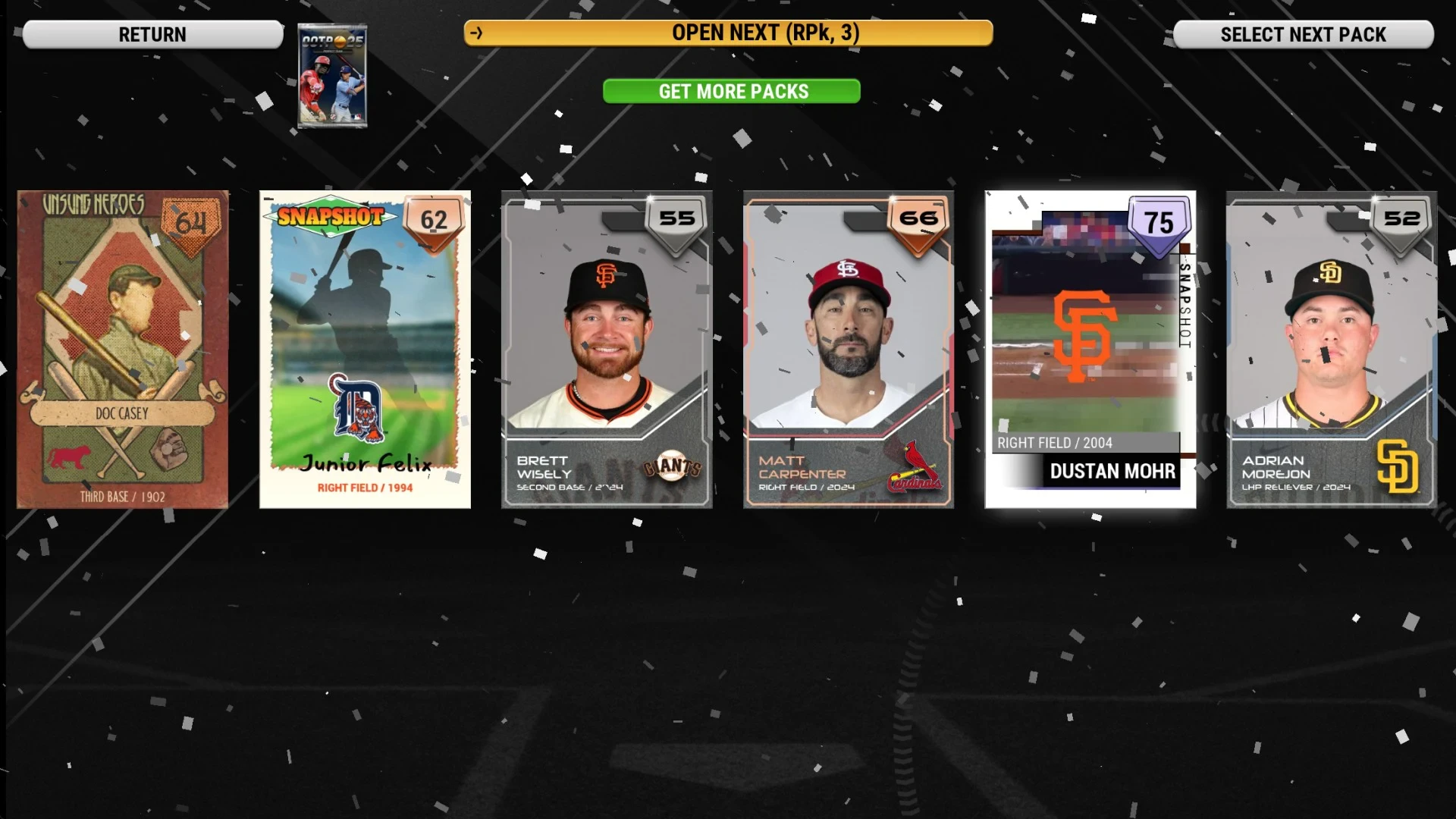Viewport: 1456px width, 819px height.
Task: Choose SELECT NEXT PACK
Action: (1303, 34)
